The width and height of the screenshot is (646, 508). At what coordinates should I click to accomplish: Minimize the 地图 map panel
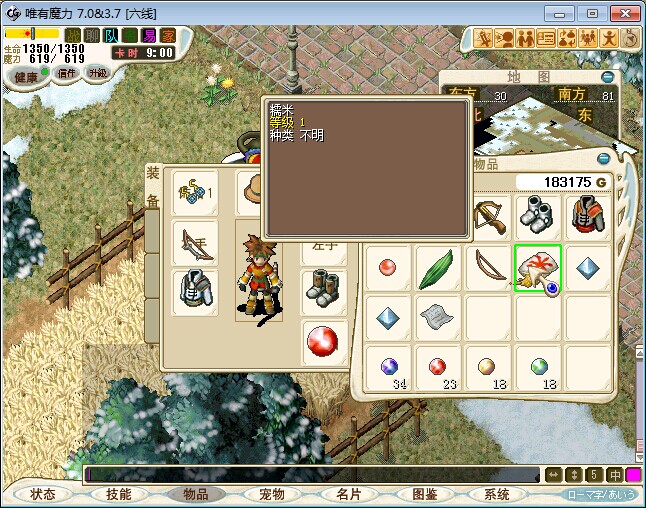(x=607, y=77)
